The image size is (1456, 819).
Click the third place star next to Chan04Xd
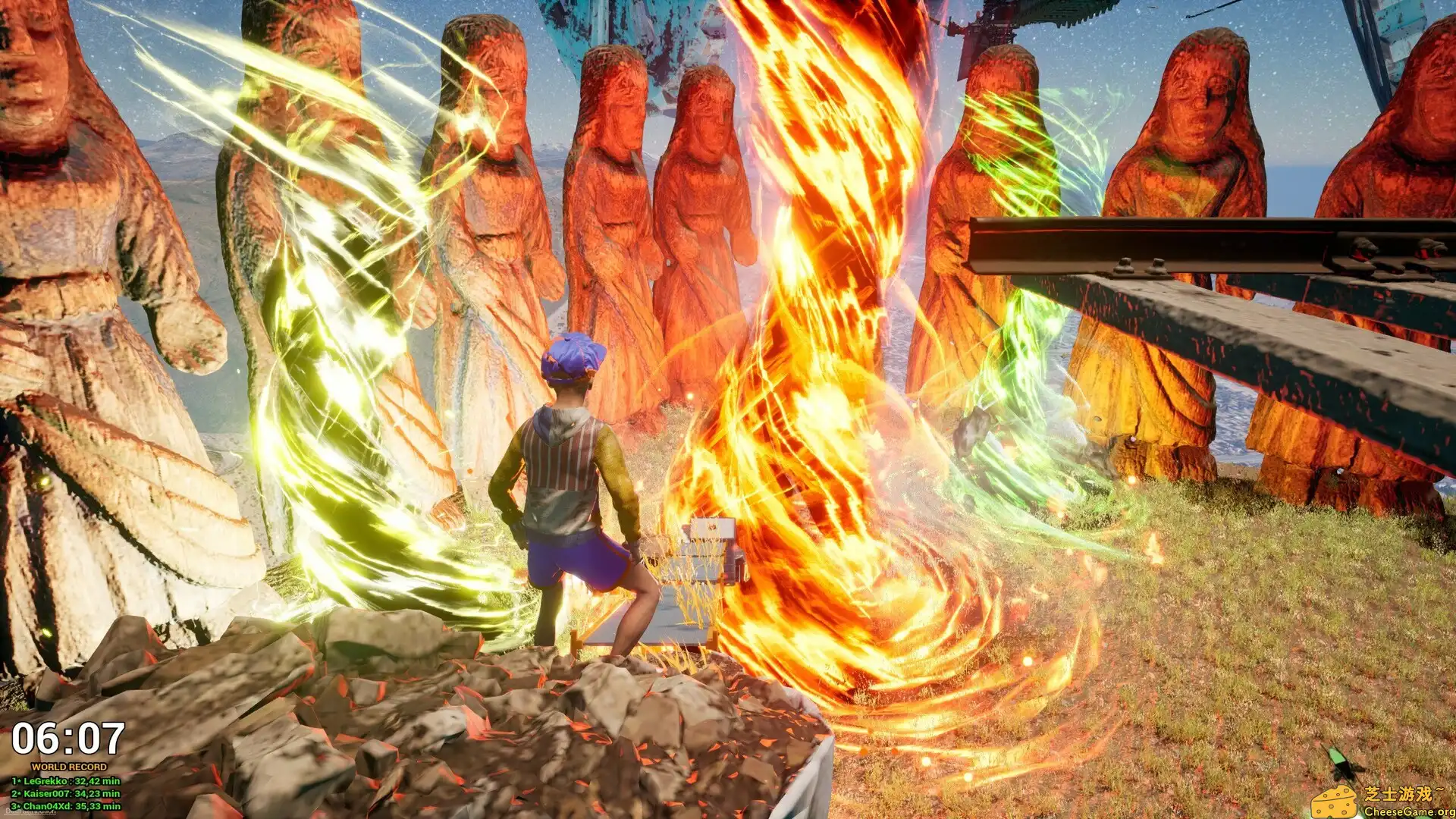pyautogui.click(x=17, y=806)
